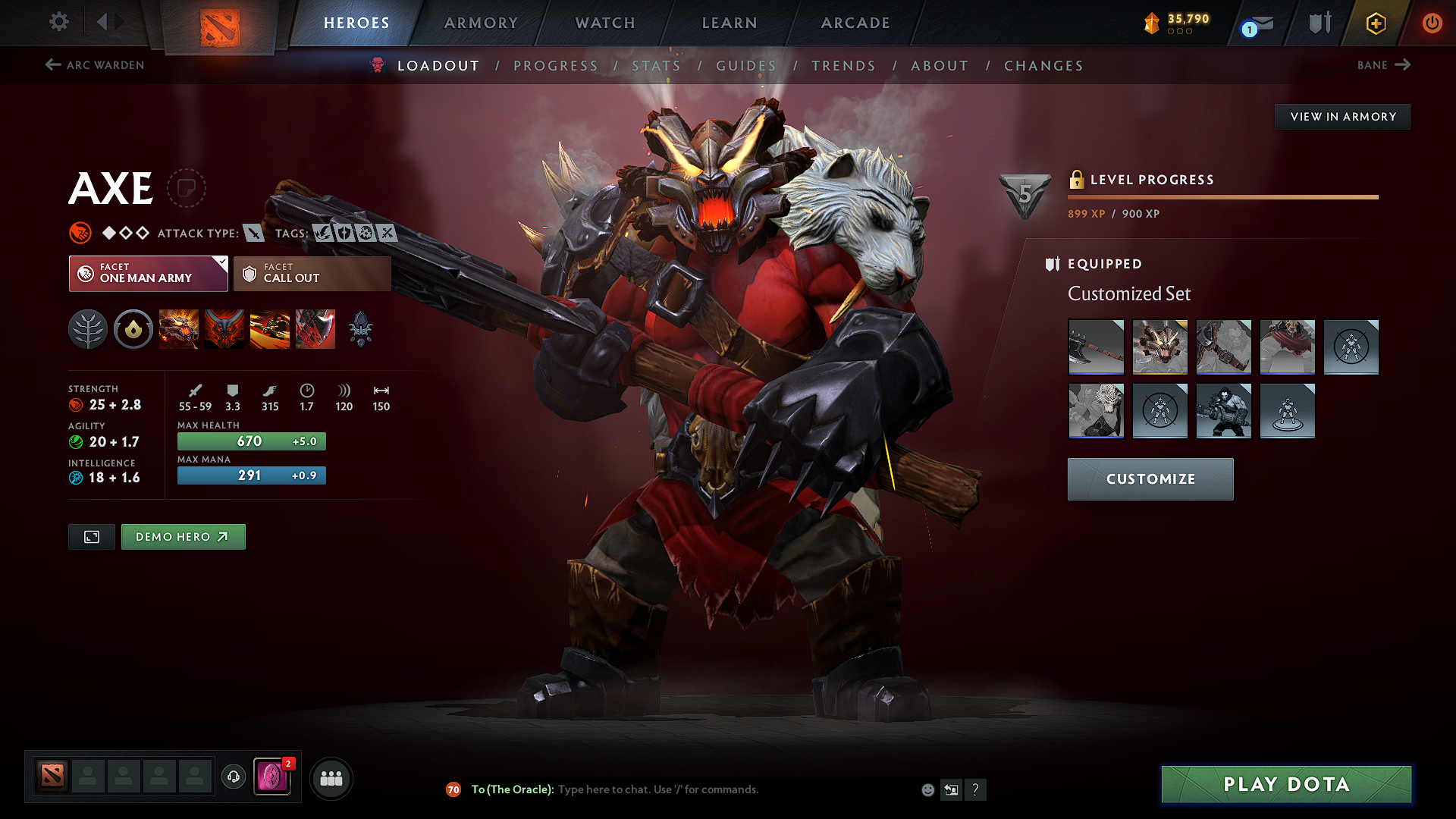The height and width of the screenshot is (819, 1456).
Task: Quit the game with the power button
Action: [x=1432, y=23]
